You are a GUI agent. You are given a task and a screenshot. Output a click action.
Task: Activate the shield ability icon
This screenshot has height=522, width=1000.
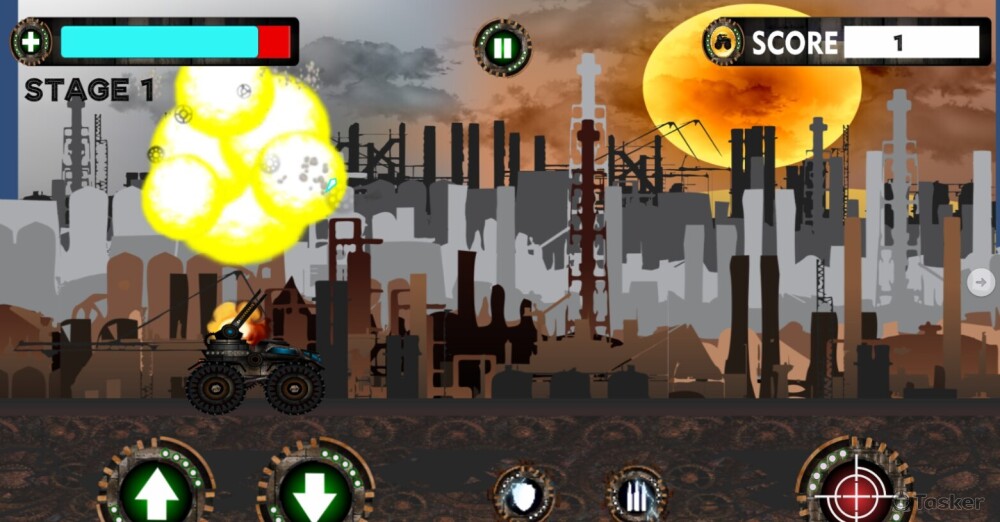(x=523, y=494)
